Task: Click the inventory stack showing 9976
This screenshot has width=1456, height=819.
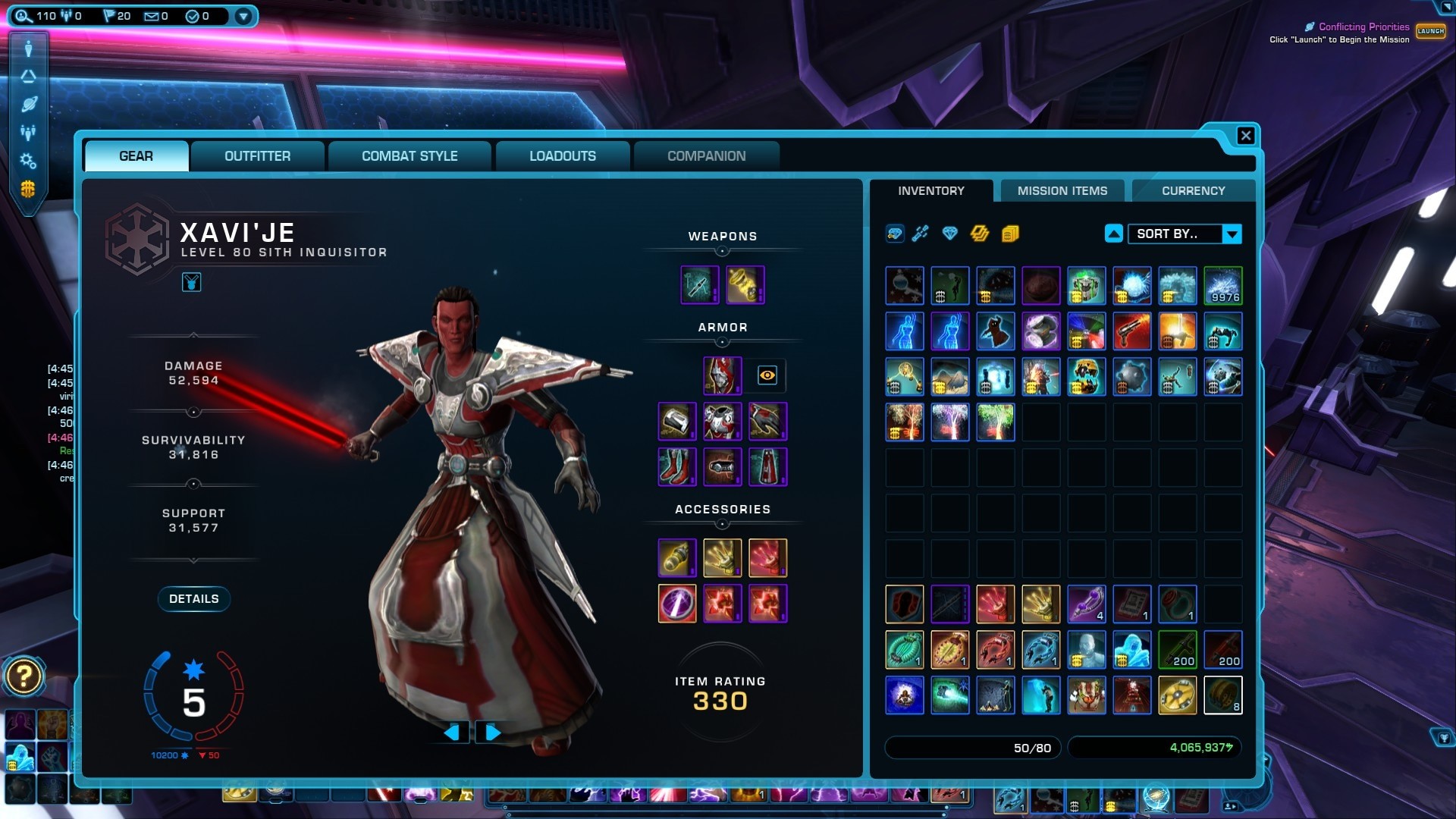Action: (1222, 285)
